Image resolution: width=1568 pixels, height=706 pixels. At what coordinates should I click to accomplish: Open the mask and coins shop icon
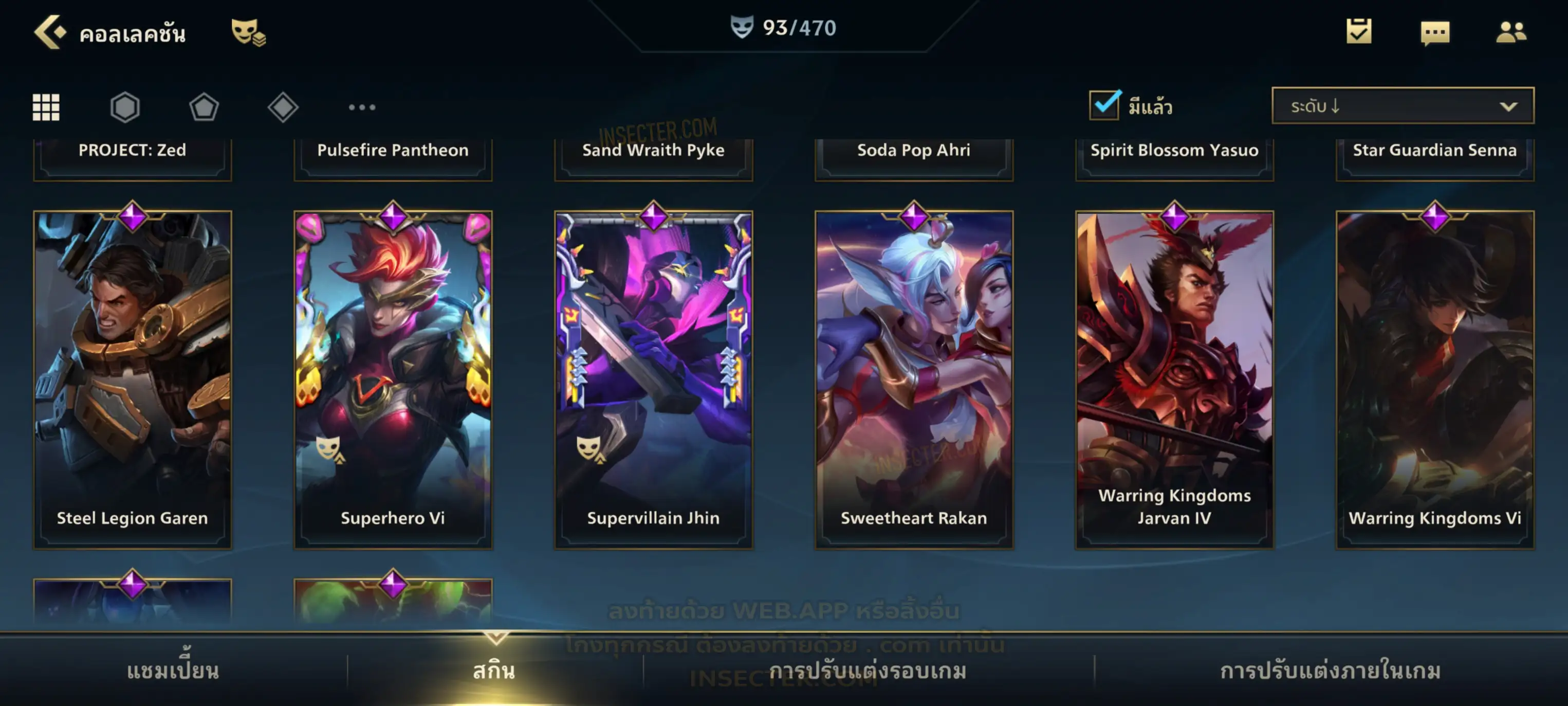click(247, 32)
